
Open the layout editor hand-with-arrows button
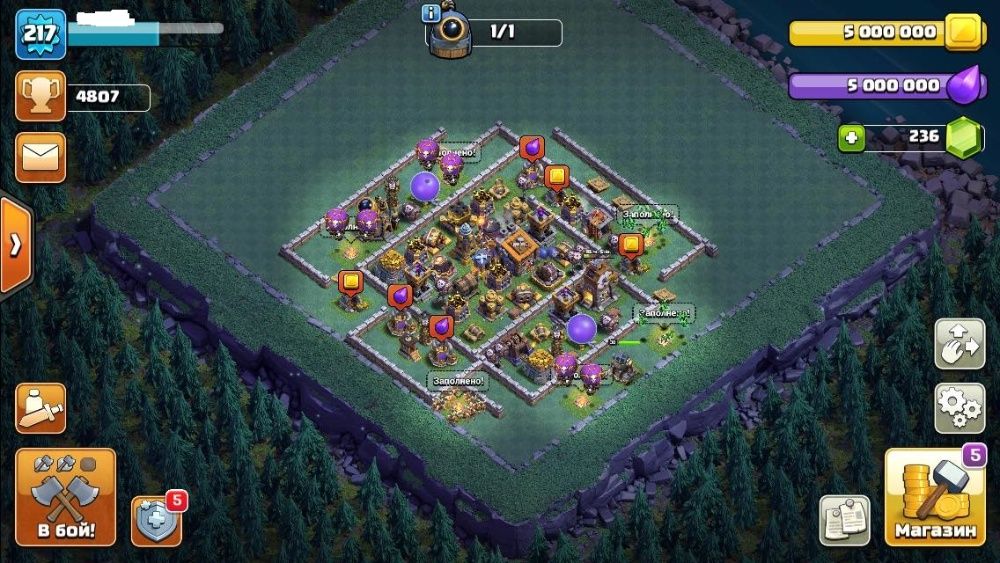[x=959, y=344]
